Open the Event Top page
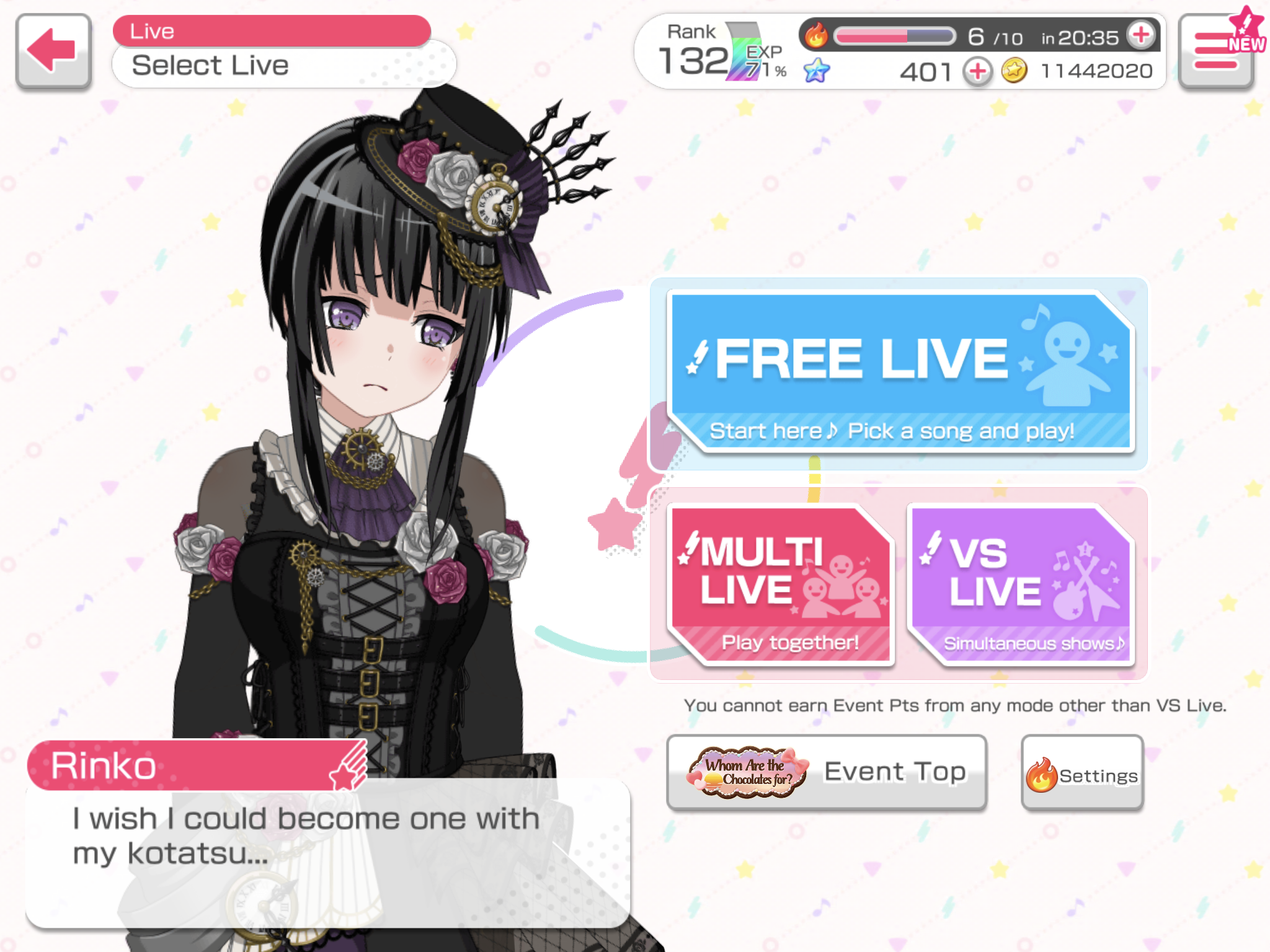The width and height of the screenshot is (1270, 952). tap(826, 772)
